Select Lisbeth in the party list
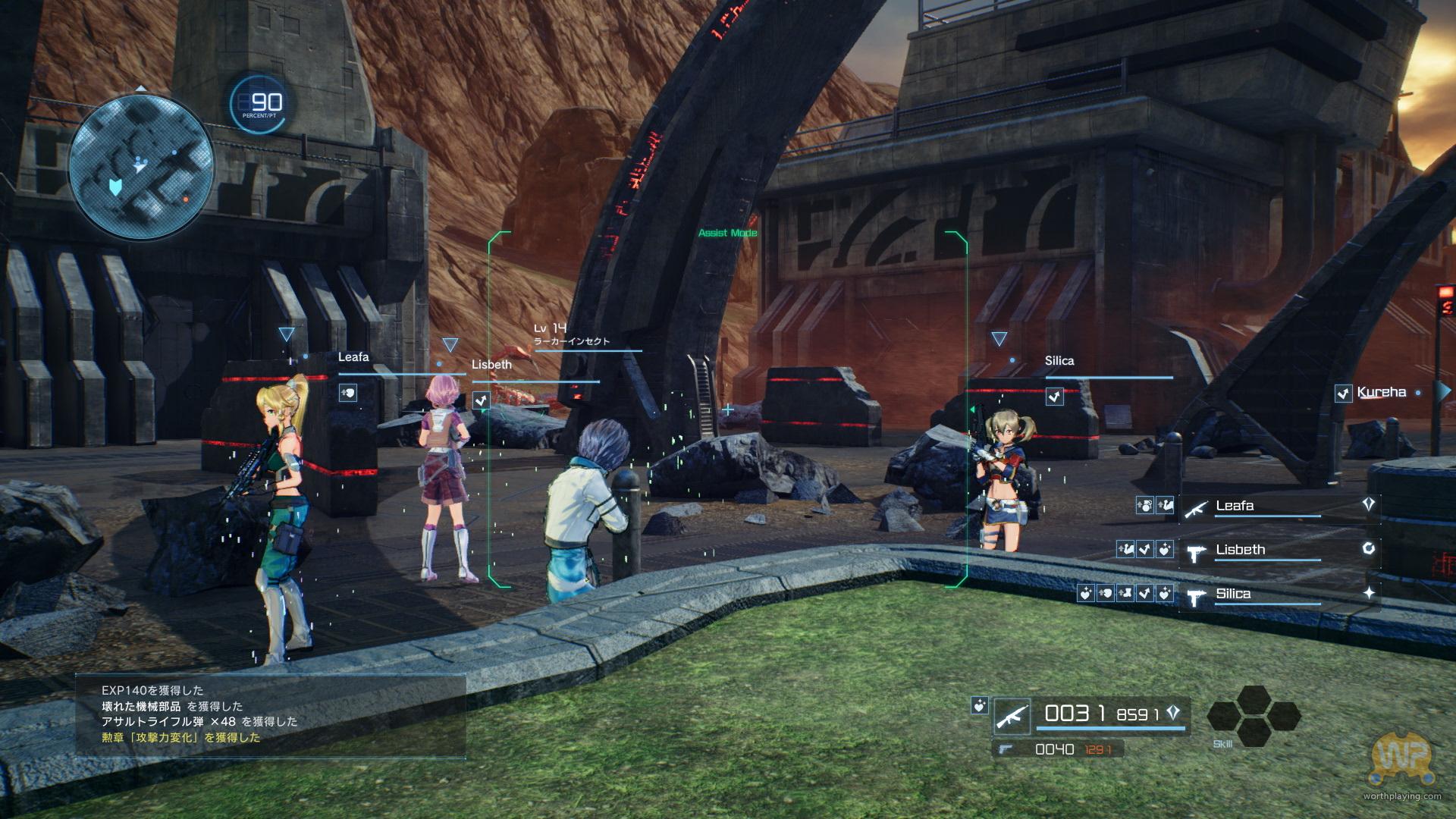This screenshot has width=1456, height=819. pos(1240,550)
